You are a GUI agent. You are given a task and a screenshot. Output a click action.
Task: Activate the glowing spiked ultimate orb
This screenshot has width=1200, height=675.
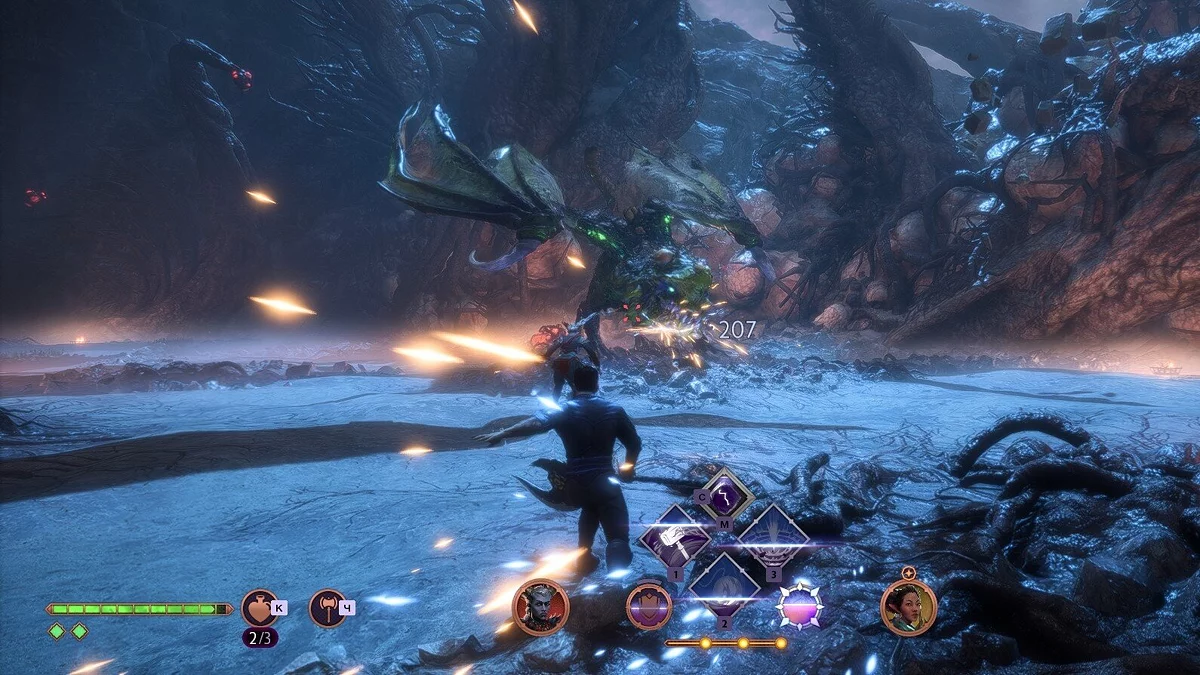tap(800, 606)
